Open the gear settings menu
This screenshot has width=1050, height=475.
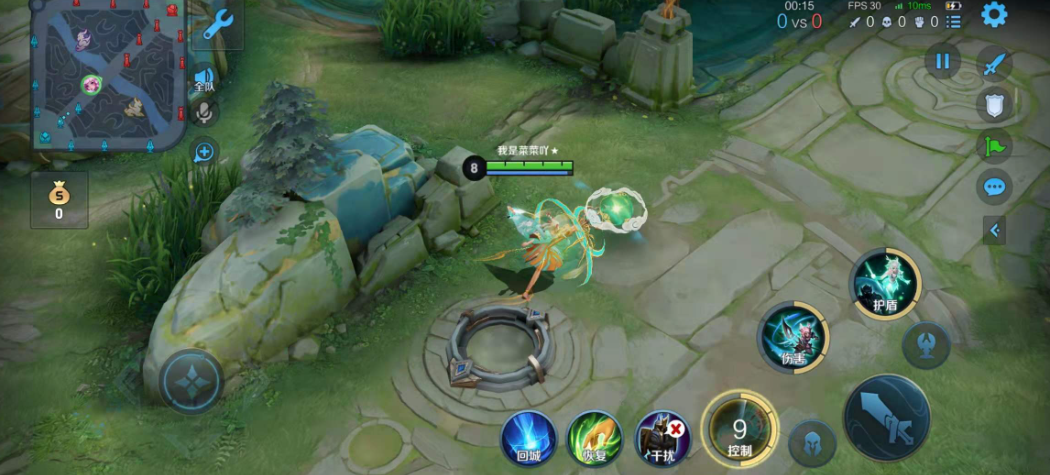(994, 15)
